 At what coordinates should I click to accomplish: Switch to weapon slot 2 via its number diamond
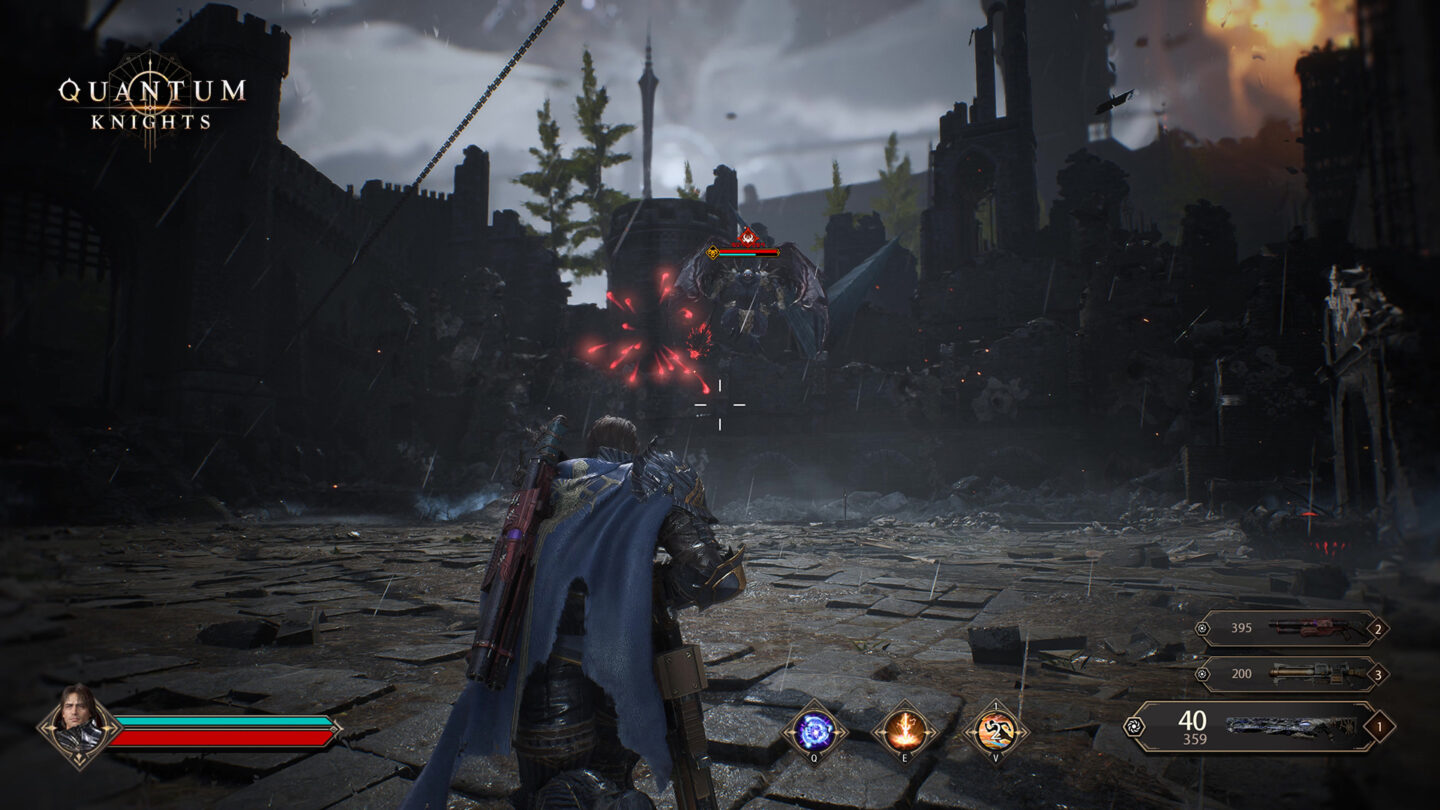click(1378, 629)
